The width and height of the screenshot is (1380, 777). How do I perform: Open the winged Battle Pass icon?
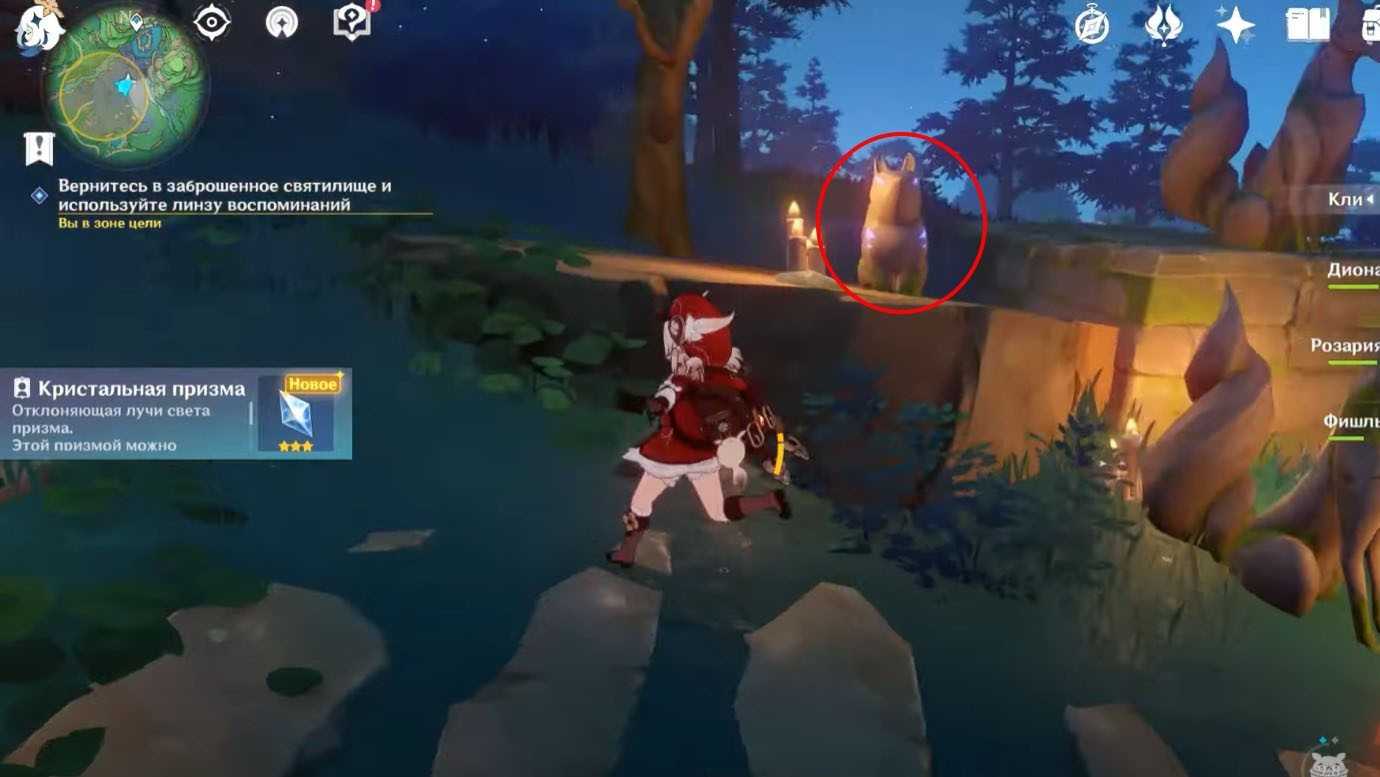coord(1163,26)
